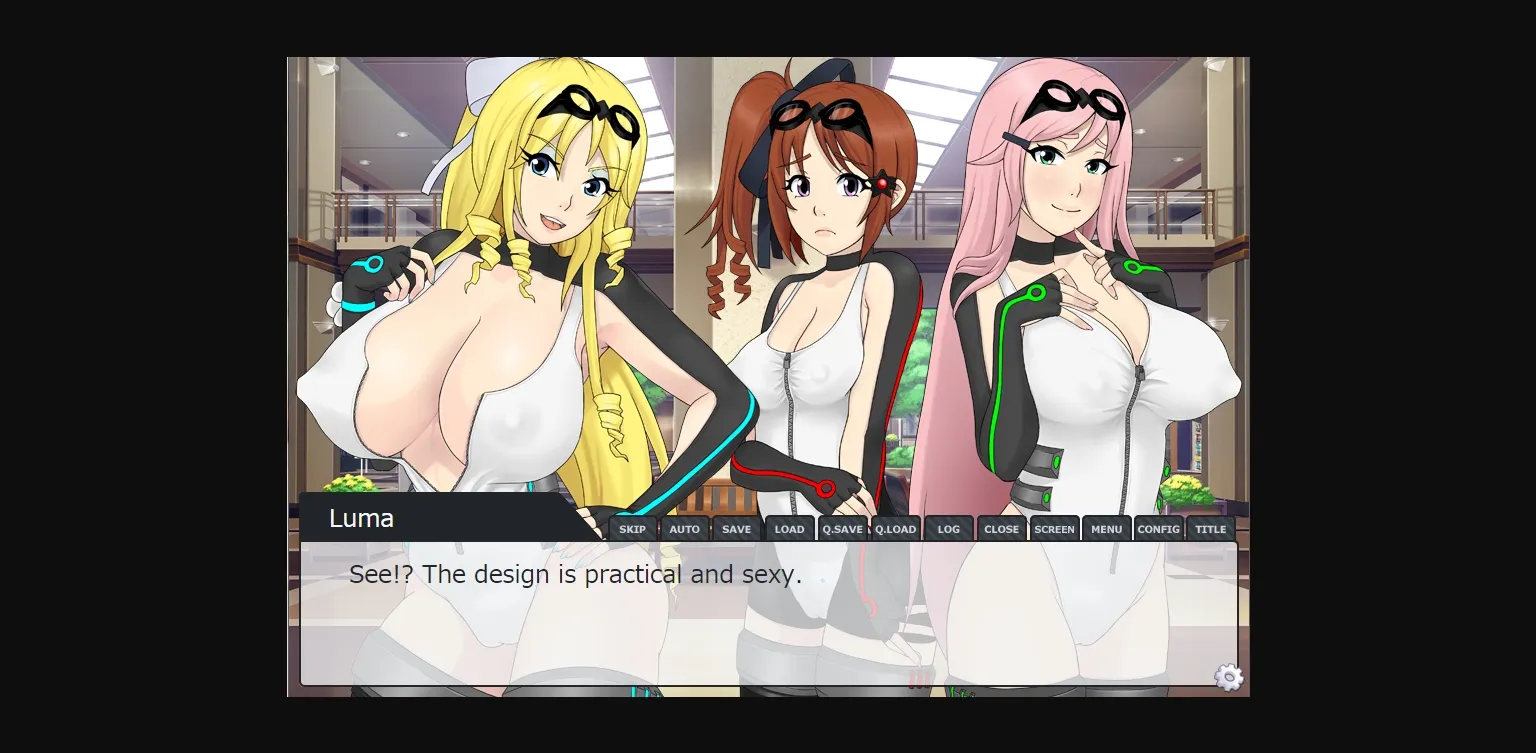This screenshot has width=1536, height=753.
Task: Hide the textbox with CLOSE
Action: (1001, 528)
